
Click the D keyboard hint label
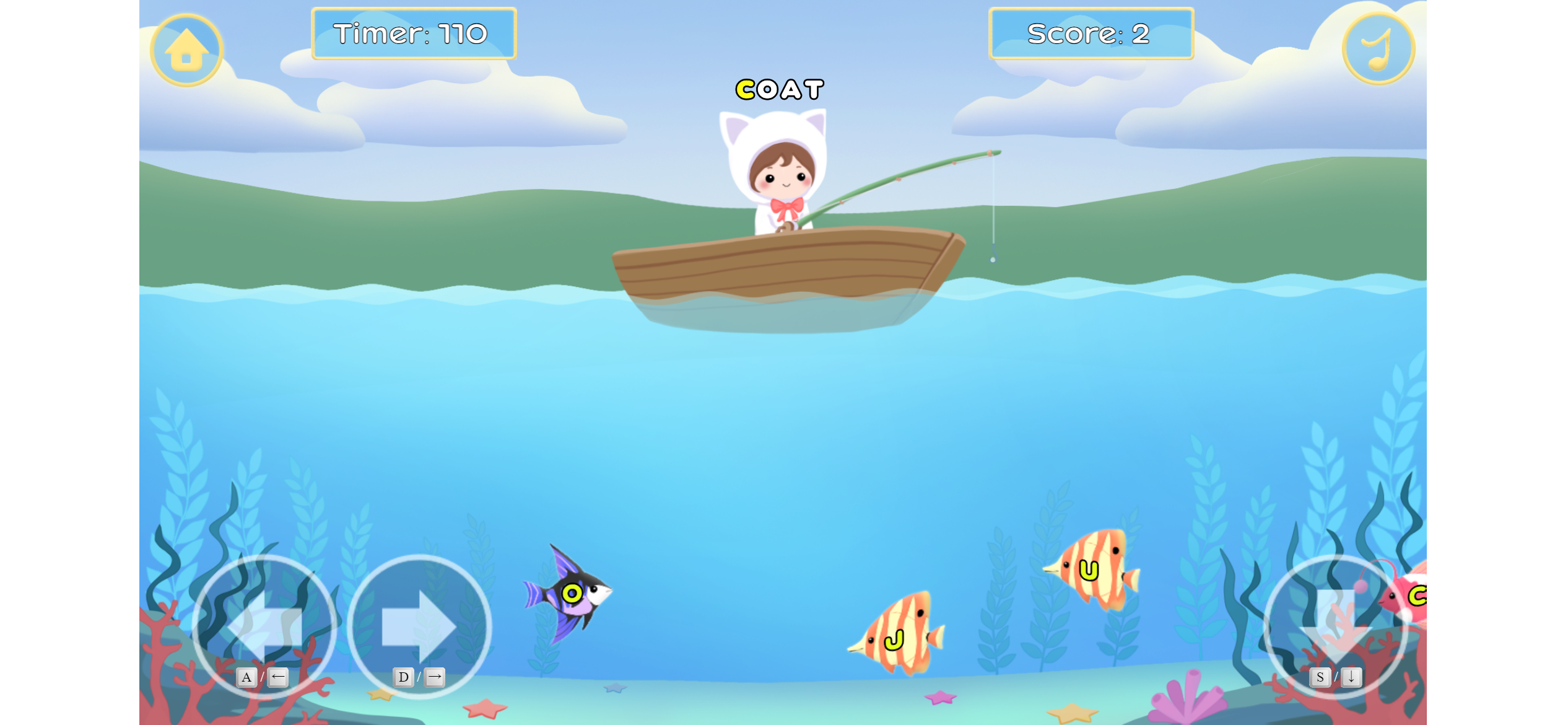(x=404, y=677)
